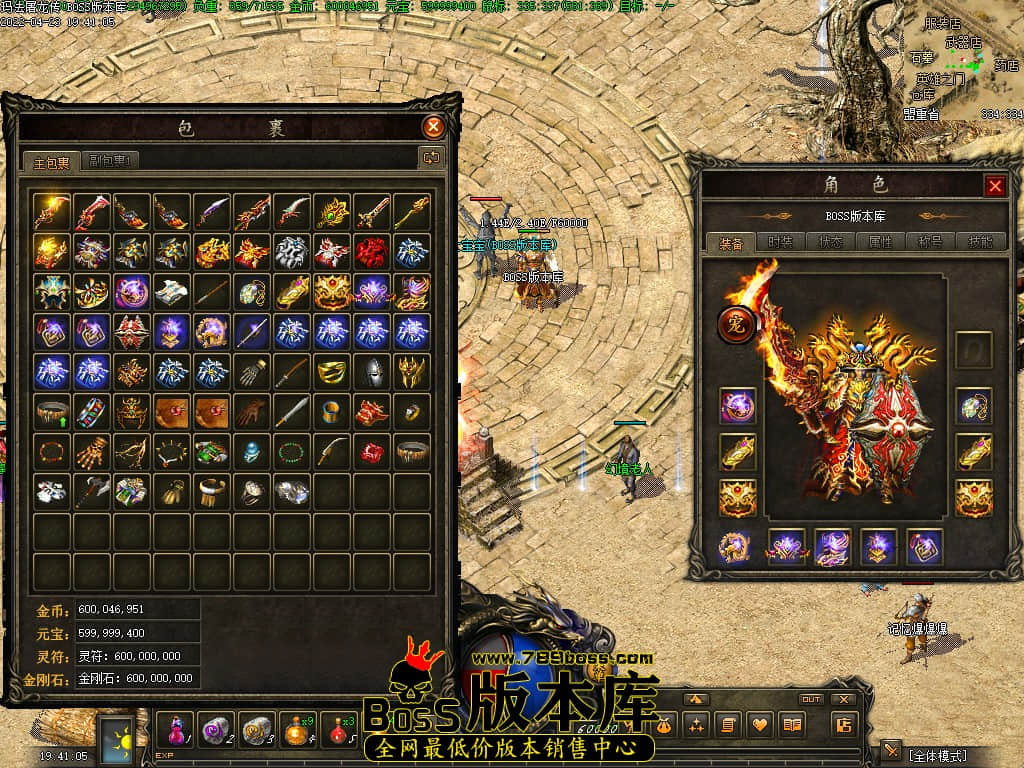
Task: Open the 时装 fashion tab
Action: tap(780, 242)
